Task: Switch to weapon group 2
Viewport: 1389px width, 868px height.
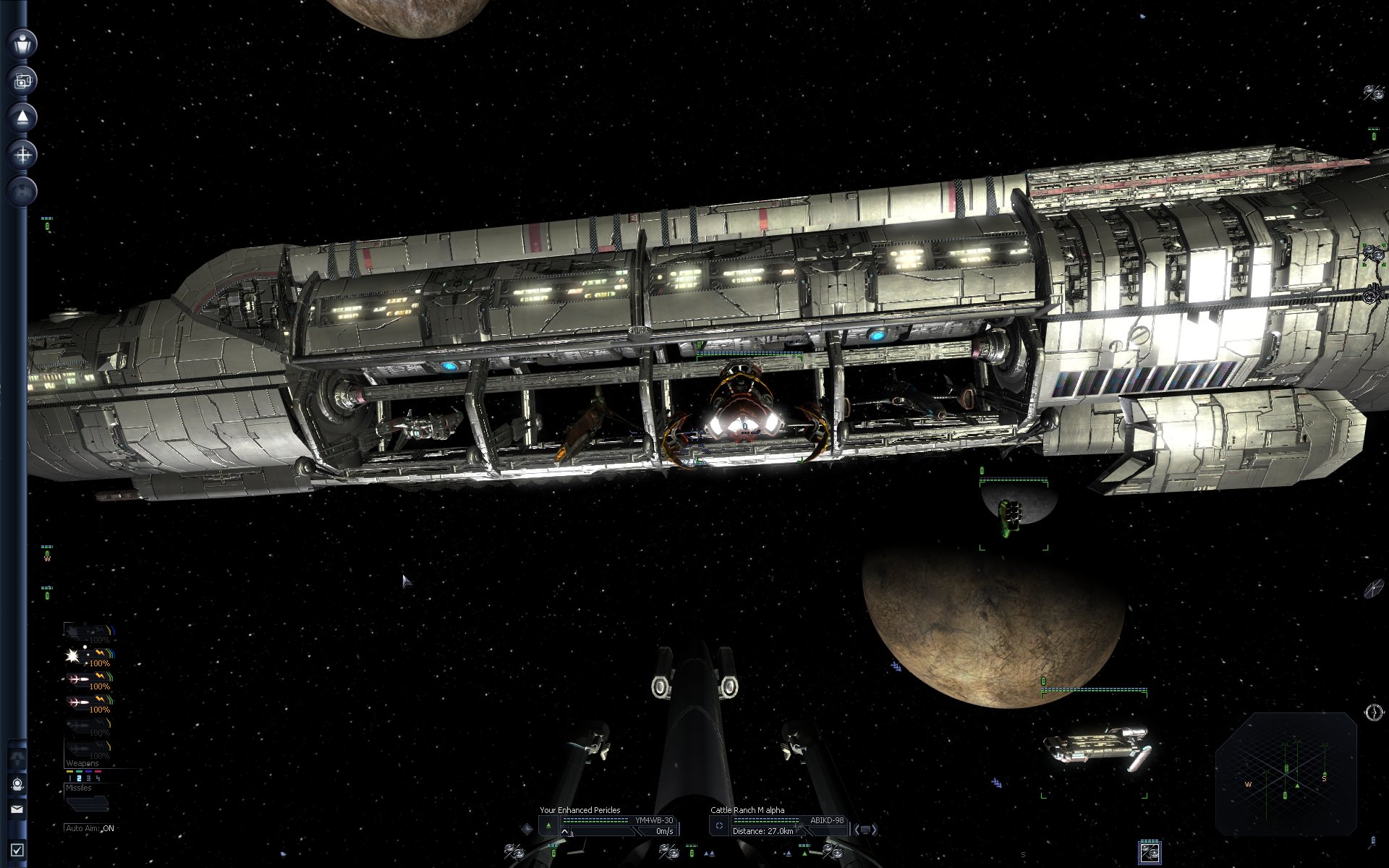Action: pos(79,778)
